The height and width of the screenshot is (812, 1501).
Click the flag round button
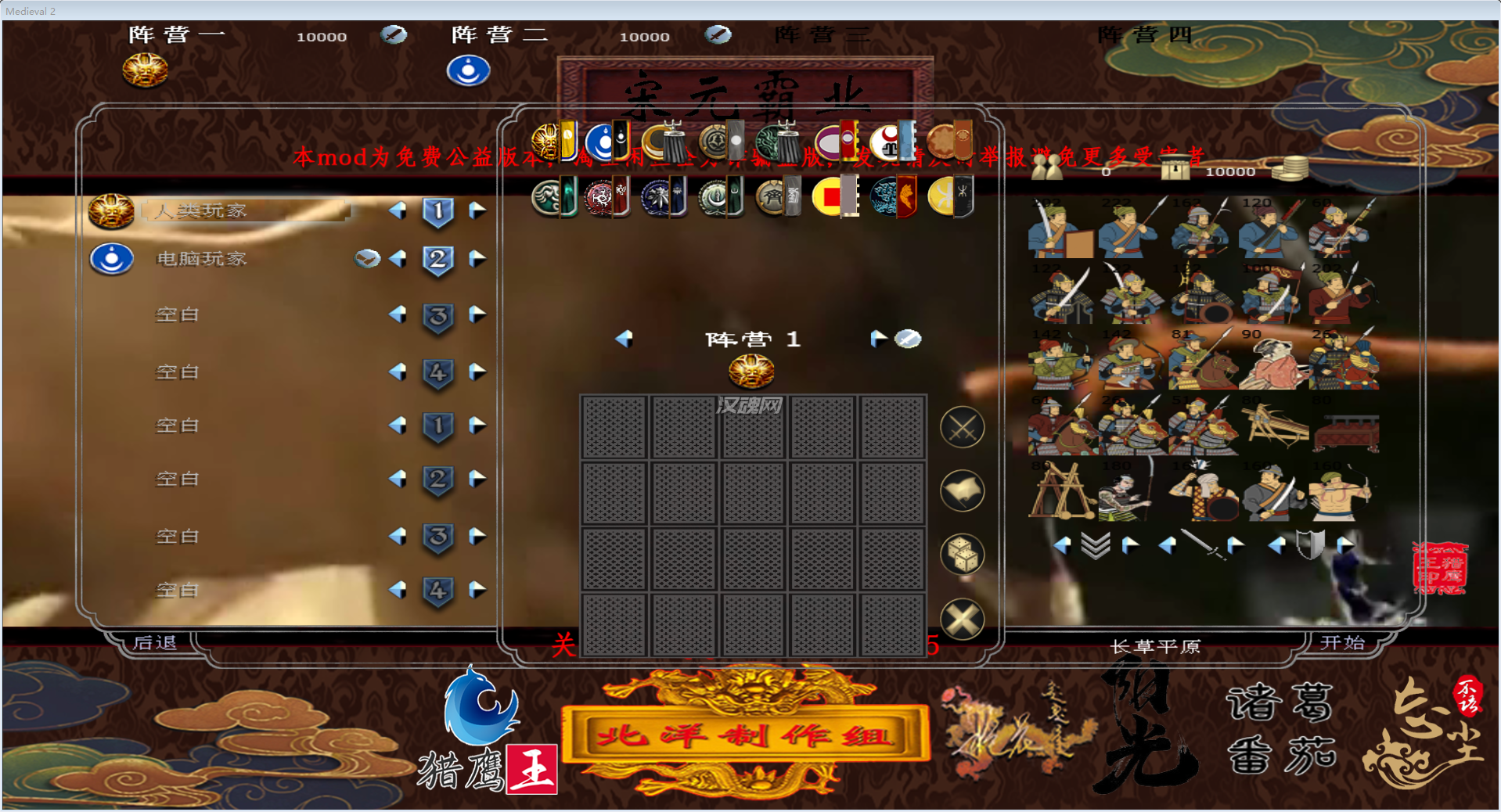(962, 491)
